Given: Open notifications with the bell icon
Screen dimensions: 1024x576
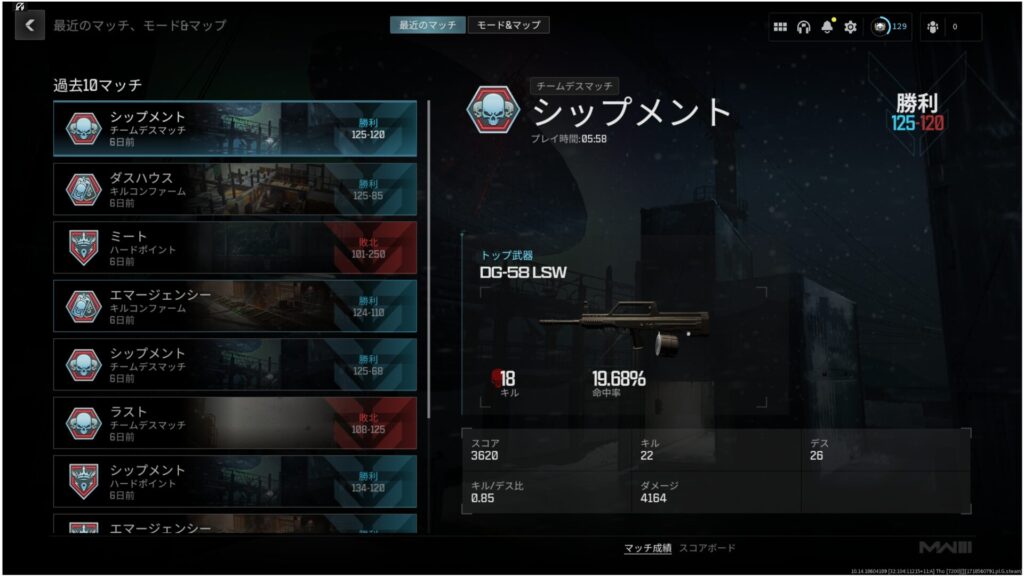Looking at the screenshot, I should pos(827,27).
